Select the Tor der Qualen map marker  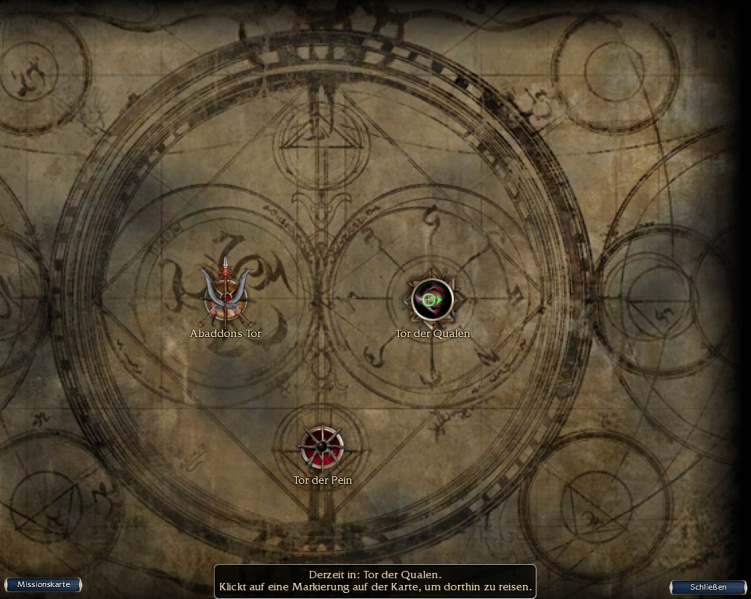click(x=432, y=299)
